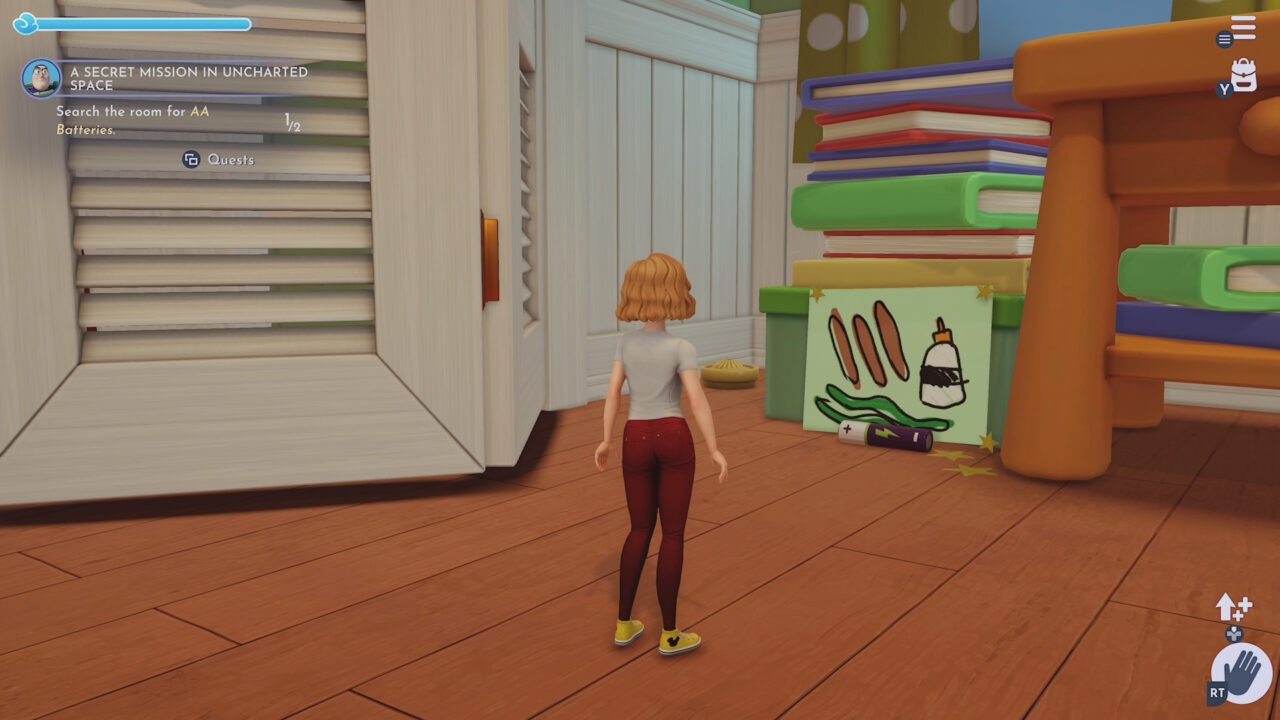
Task: Open the Quests log
Action: pyautogui.click(x=219, y=160)
